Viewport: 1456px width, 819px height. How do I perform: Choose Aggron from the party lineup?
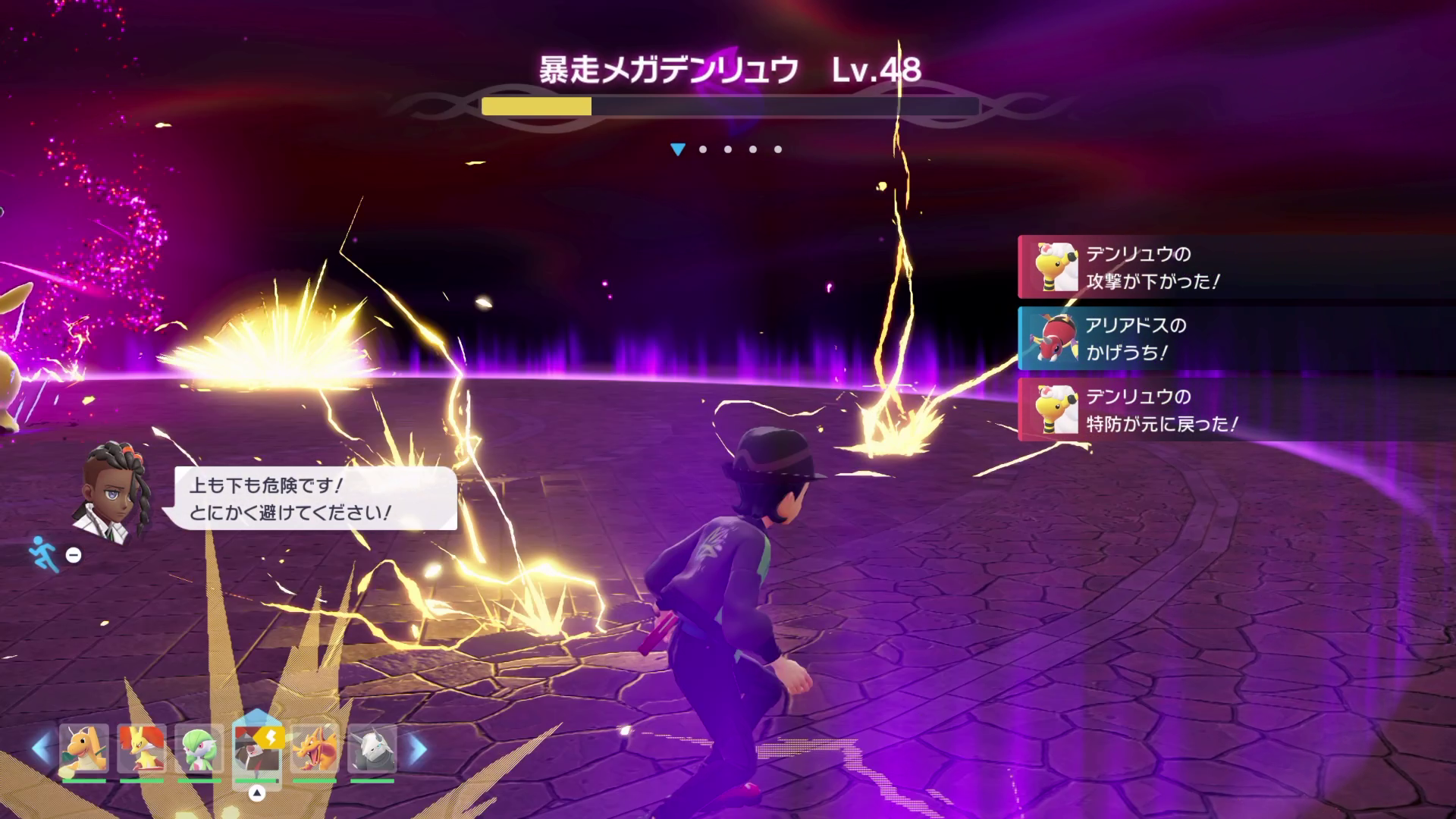tap(372, 749)
